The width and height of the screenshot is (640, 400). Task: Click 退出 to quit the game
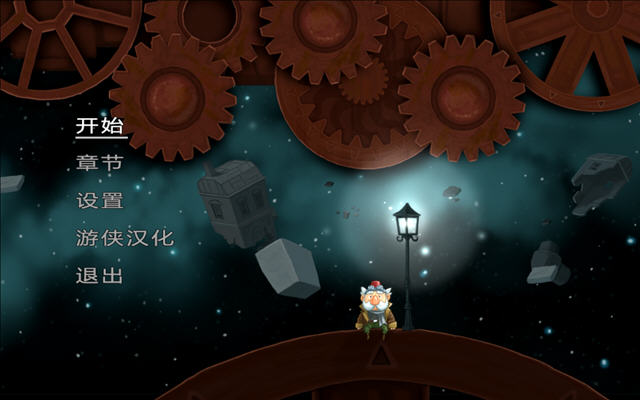click(99, 275)
